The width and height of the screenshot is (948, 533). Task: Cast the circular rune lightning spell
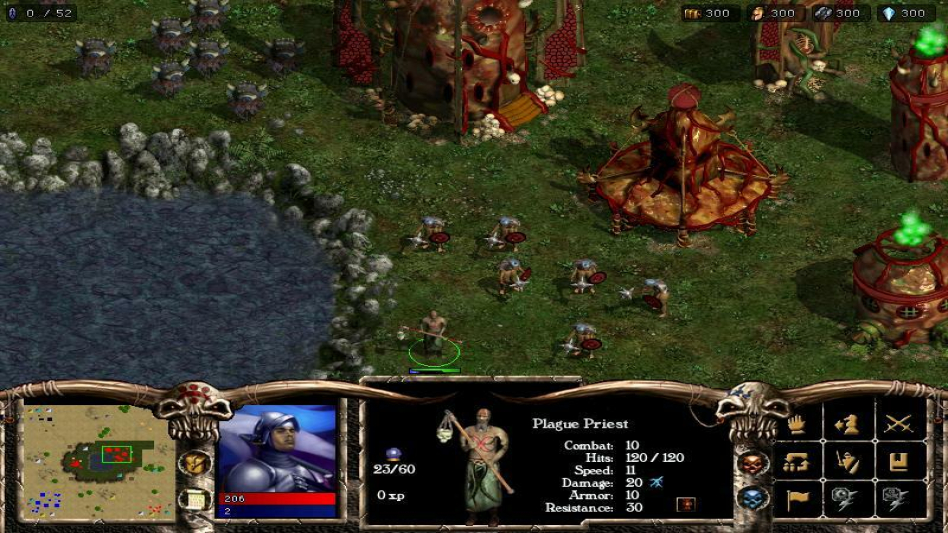[847, 497]
